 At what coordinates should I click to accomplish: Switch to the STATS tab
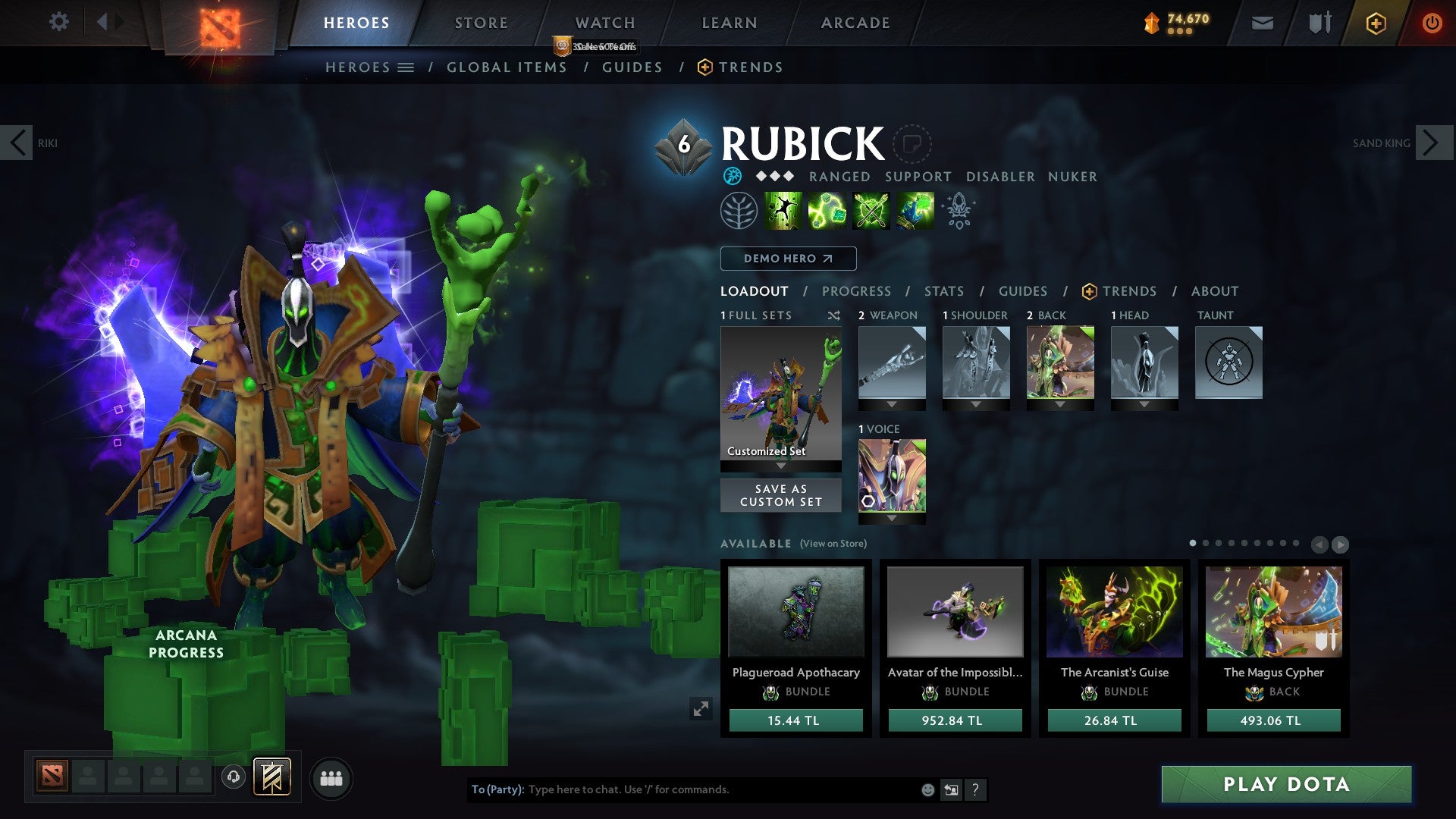(943, 291)
